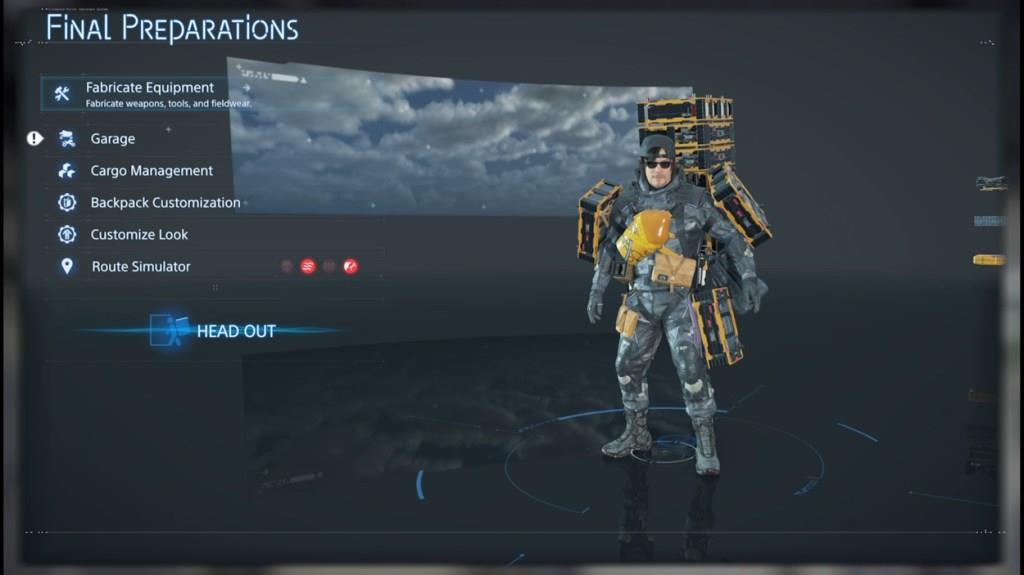Click the HEAD OUT button
Viewport: 1024px width, 575px height.
[x=235, y=331]
